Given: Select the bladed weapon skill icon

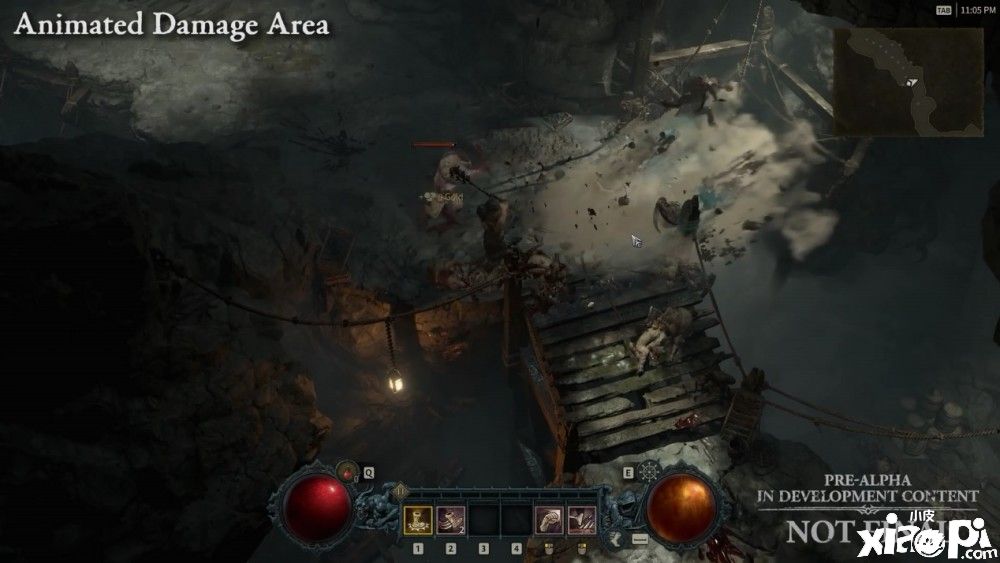Looking at the screenshot, I should coord(581,519).
